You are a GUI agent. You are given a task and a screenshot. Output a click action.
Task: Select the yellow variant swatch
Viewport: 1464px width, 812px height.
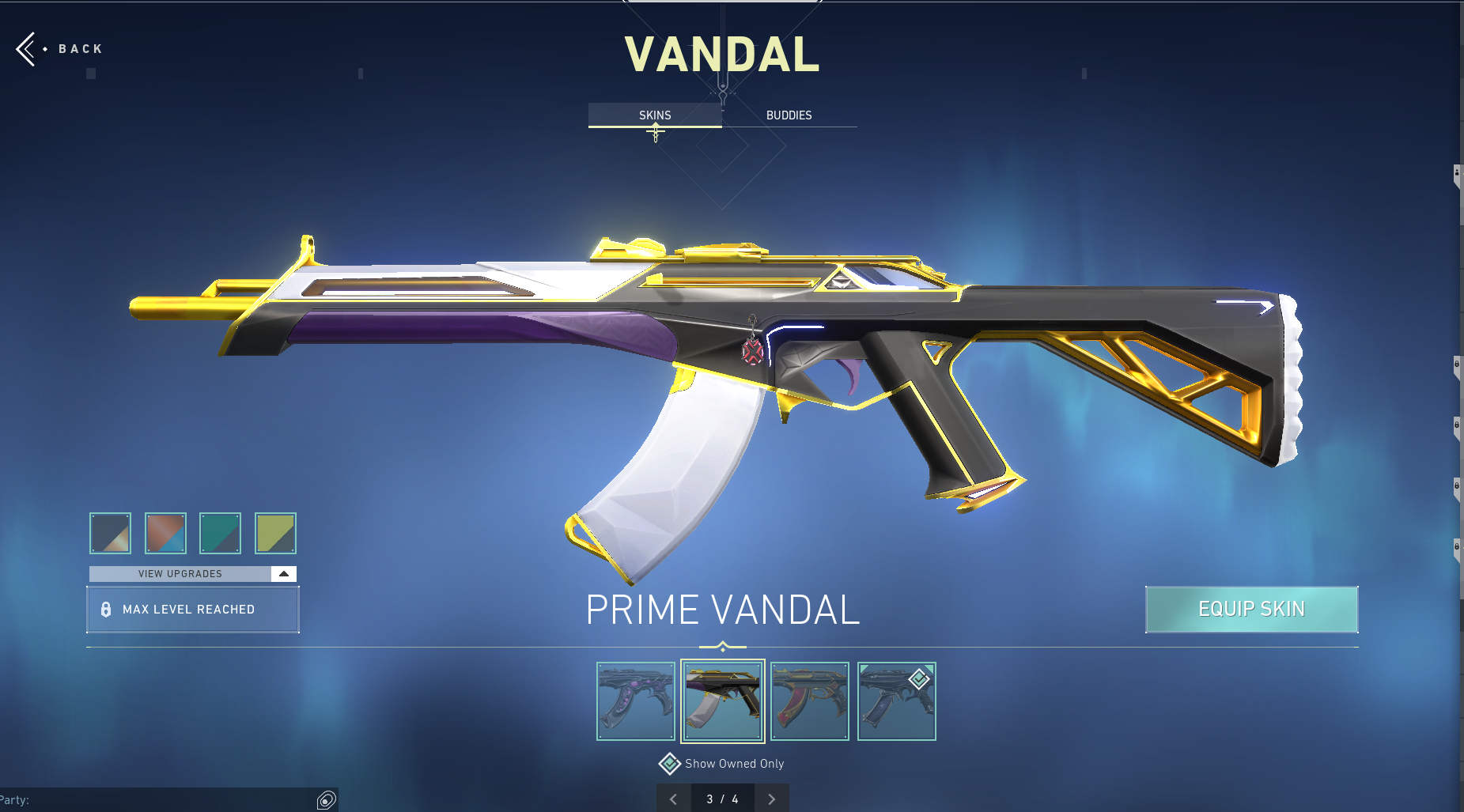tap(274, 533)
